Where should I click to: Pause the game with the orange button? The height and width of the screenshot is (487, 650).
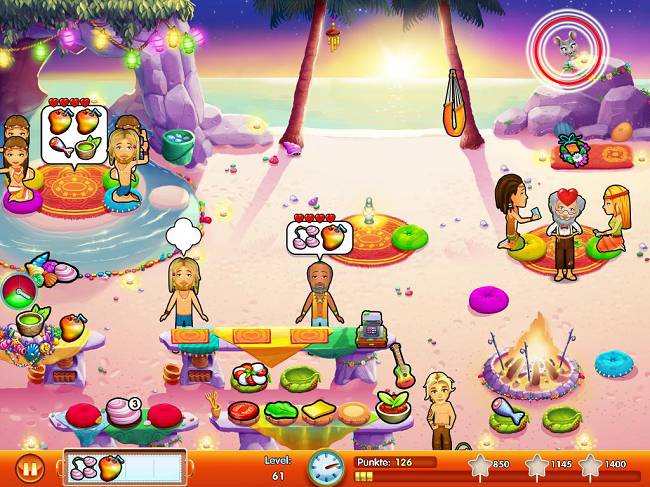[31, 467]
